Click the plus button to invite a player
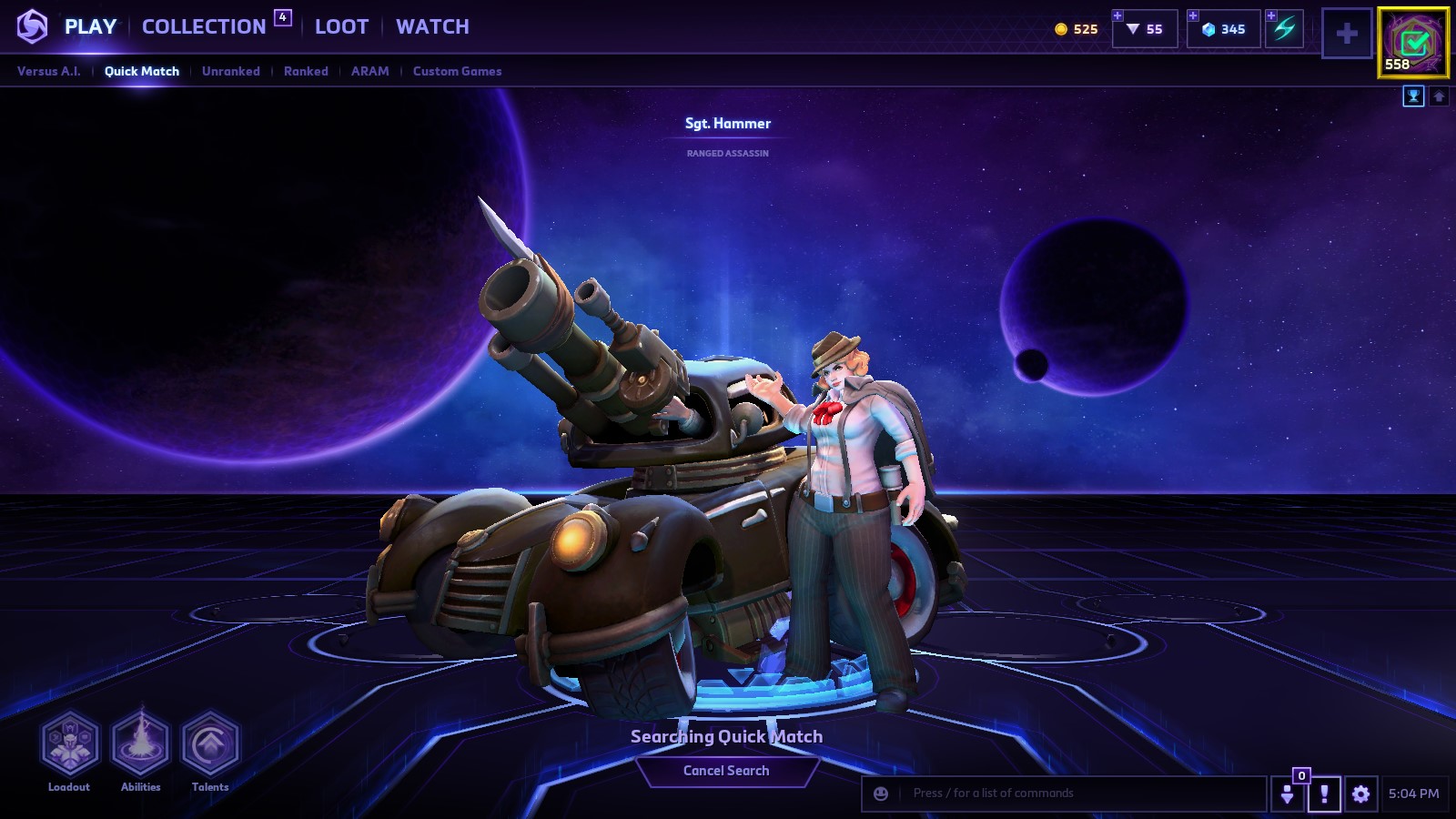 pos(1347,34)
